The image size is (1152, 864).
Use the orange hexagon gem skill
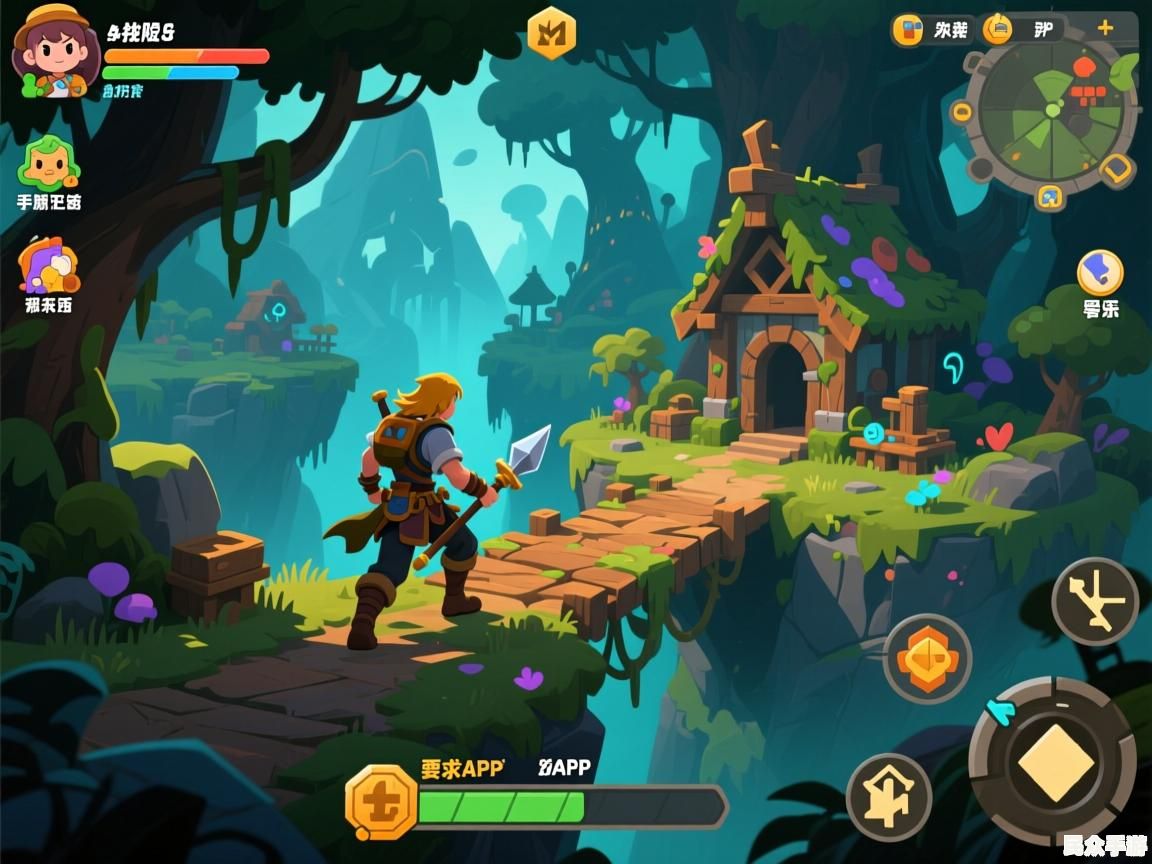927,658
